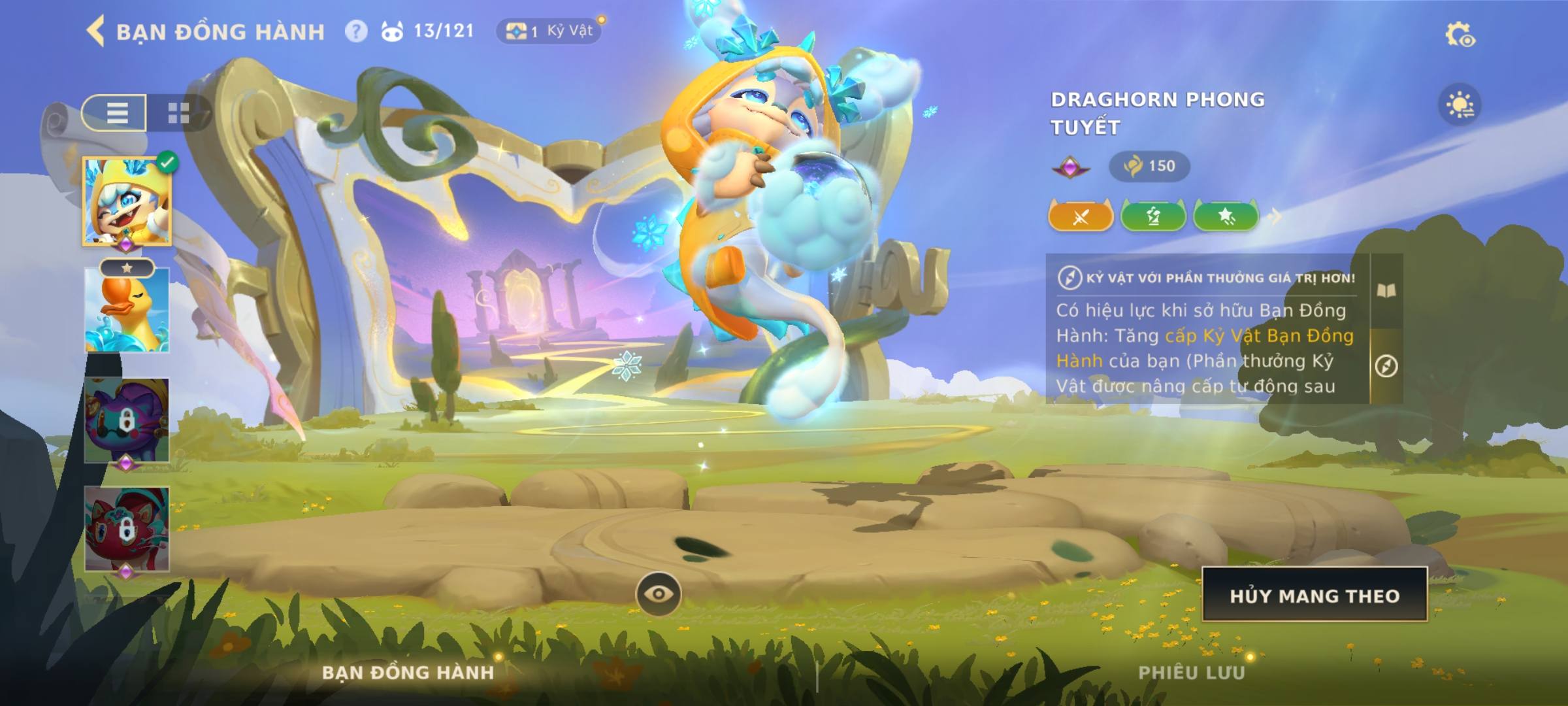
Task: Switch to list view layout
Action: click(x=116, y=113)
